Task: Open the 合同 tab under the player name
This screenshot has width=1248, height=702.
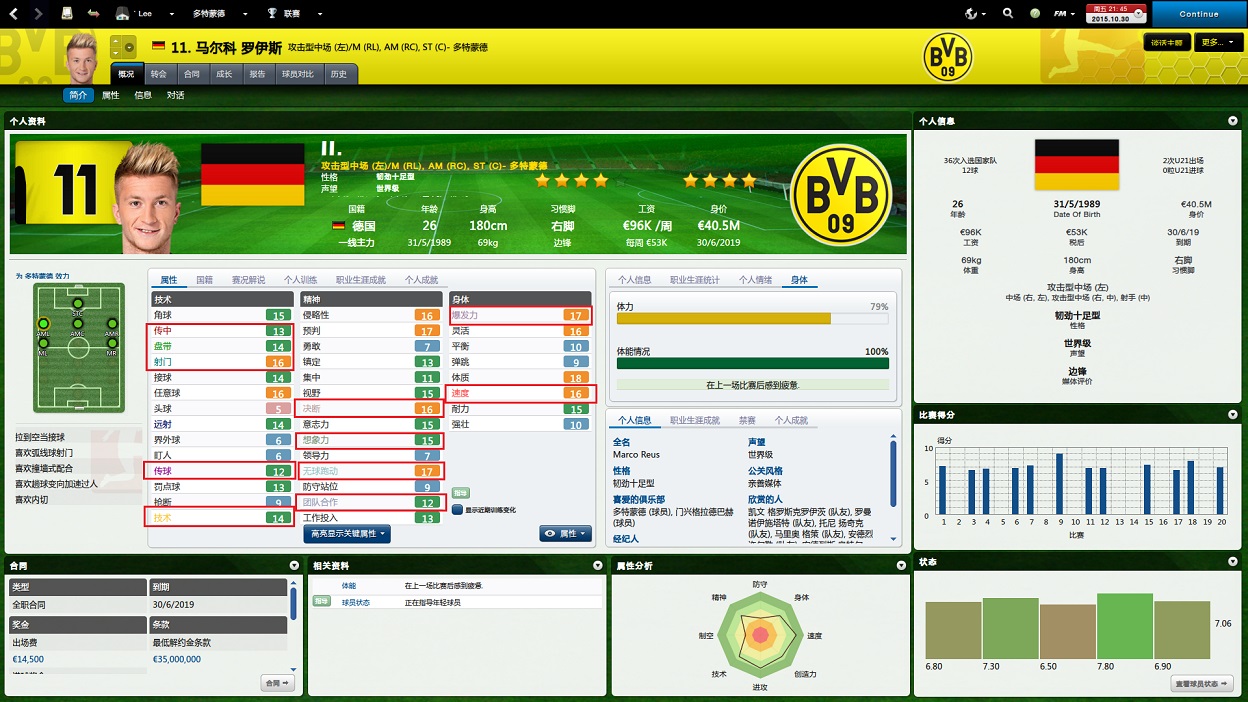Action: click(191, 74)
